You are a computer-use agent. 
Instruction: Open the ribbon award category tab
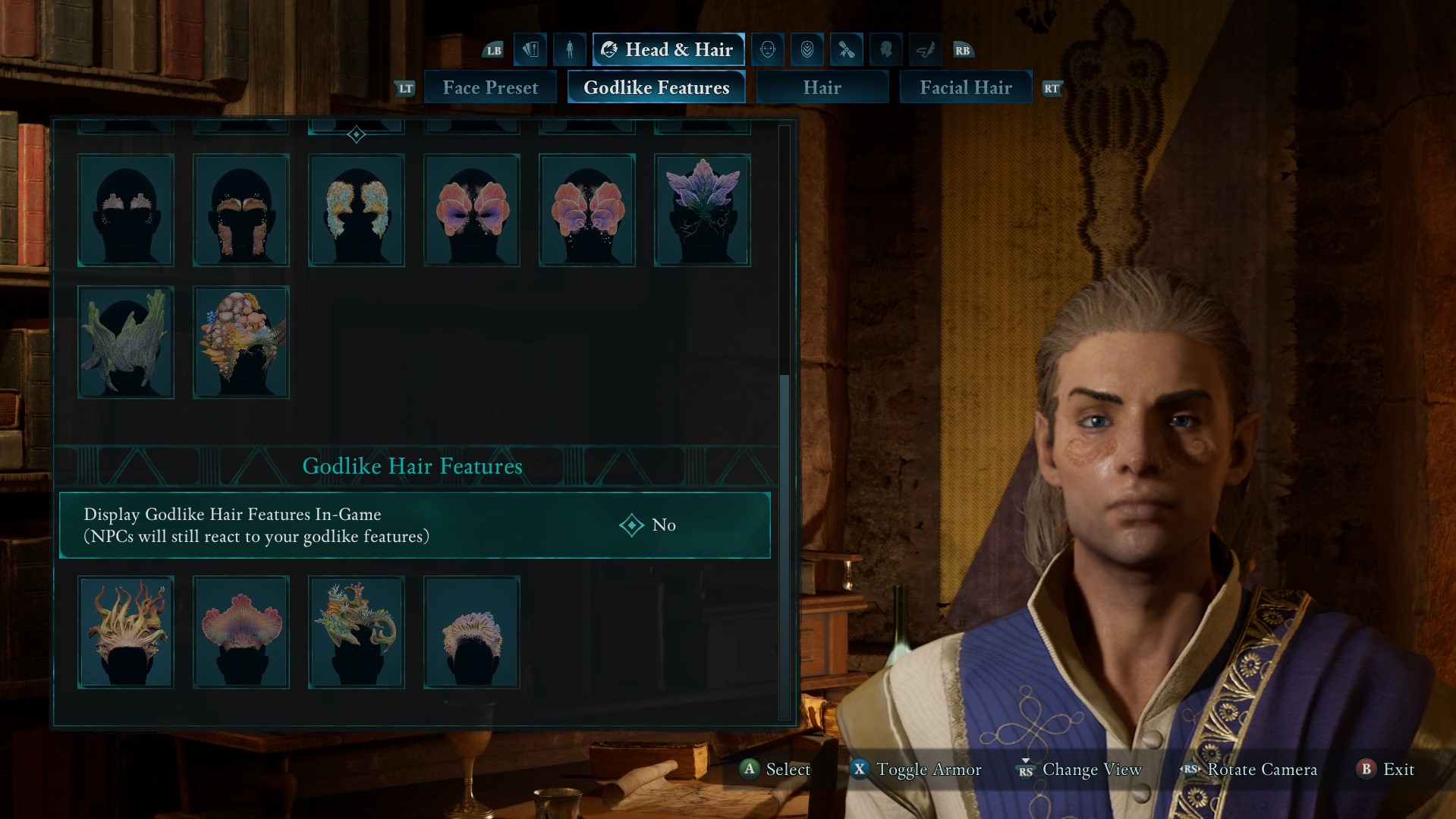click(847, 50)
